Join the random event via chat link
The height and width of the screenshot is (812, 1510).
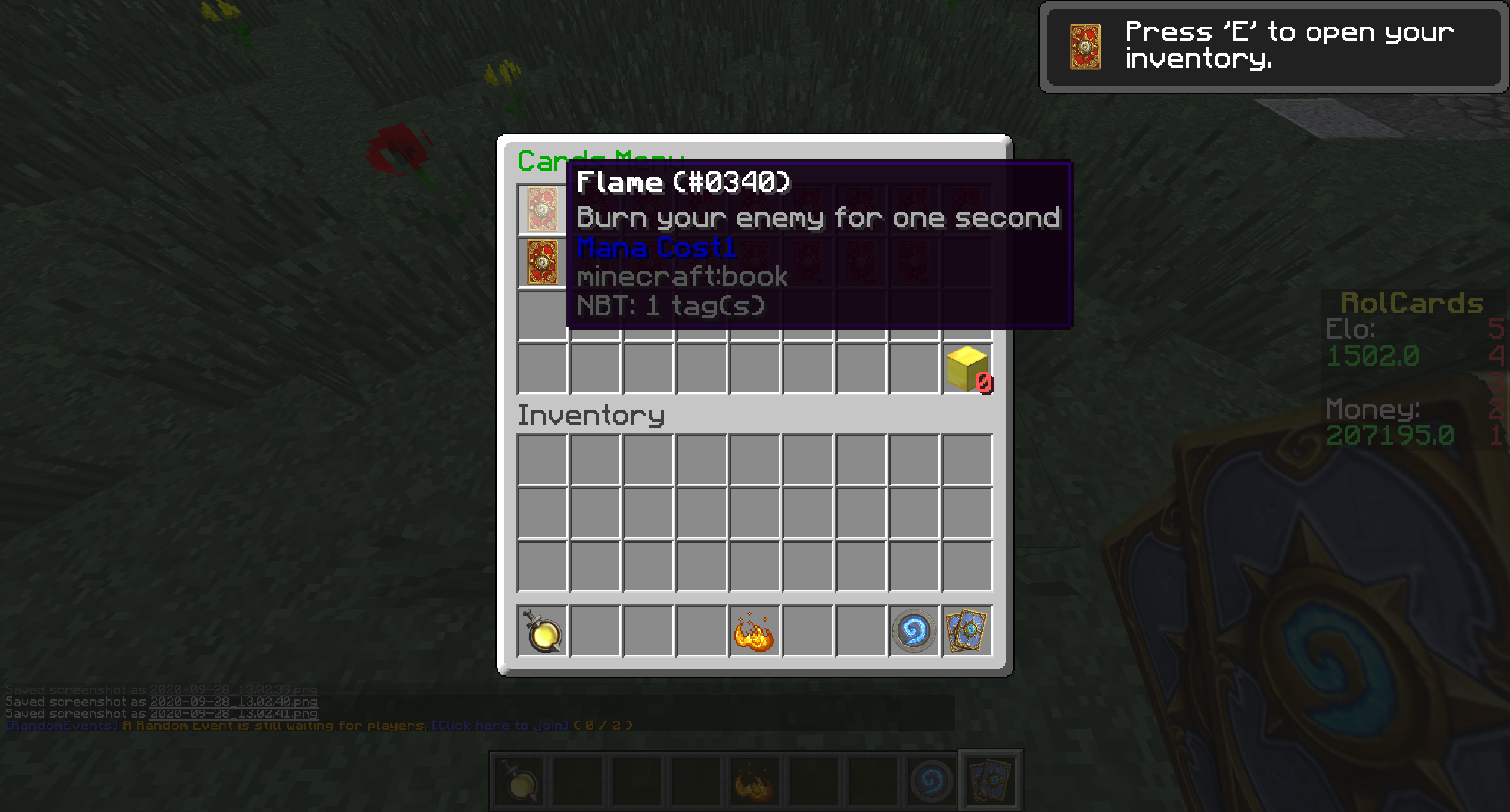500,725
